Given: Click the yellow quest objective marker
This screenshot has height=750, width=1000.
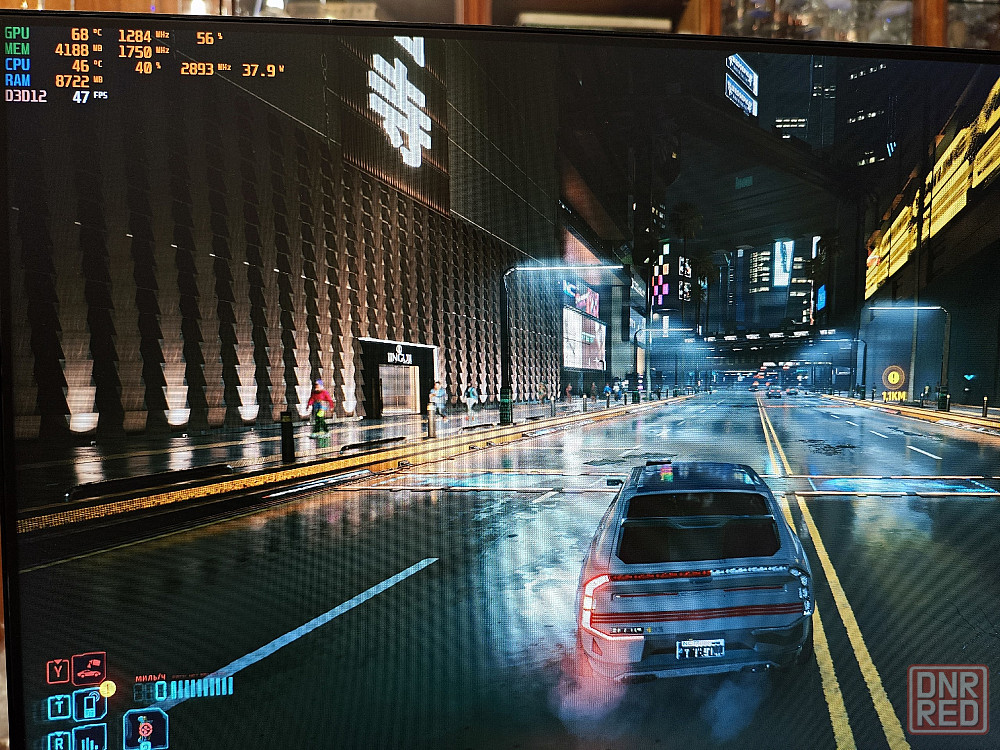Looking at the screenshot, I should [893, 377].
